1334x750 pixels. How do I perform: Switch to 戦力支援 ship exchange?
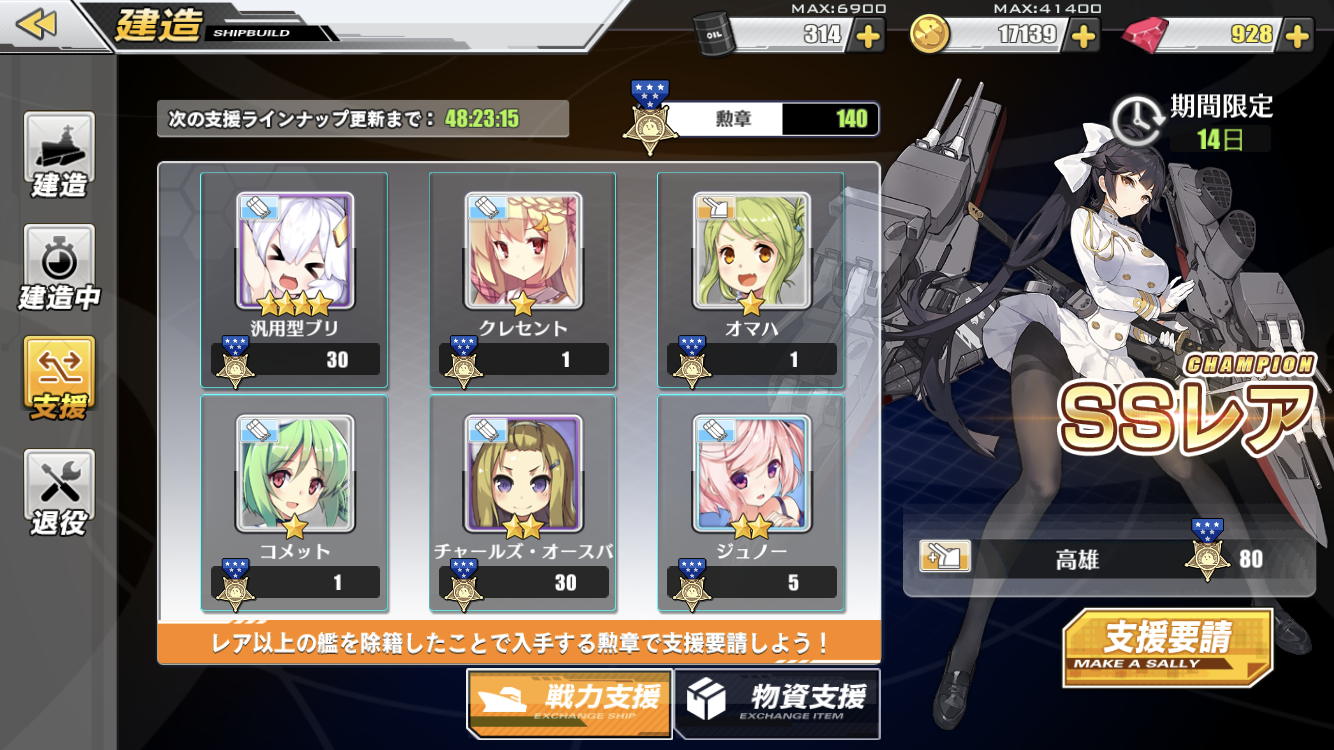(569, 702)
